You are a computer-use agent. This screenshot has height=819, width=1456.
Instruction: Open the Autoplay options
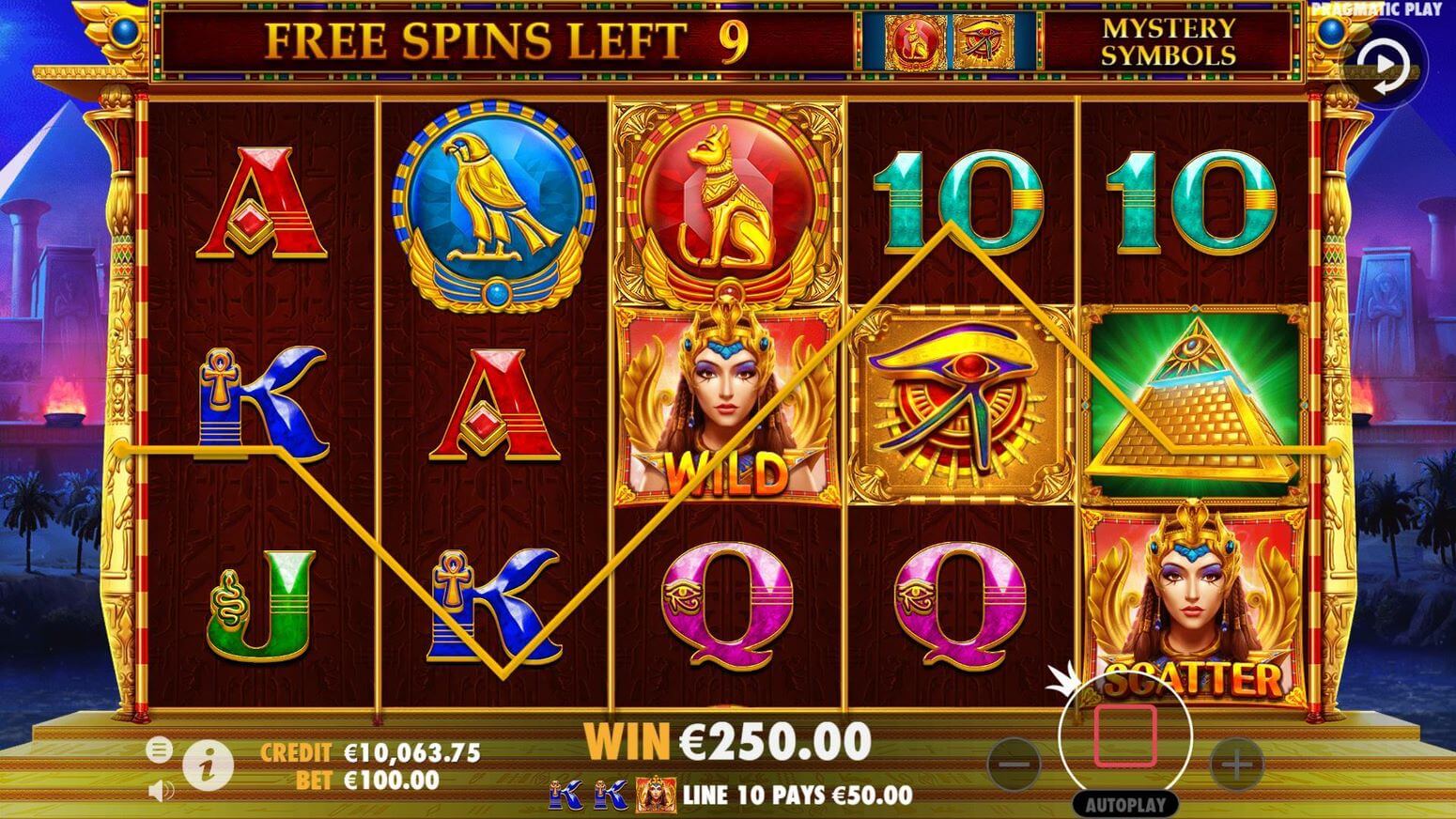coord(1125,805)
